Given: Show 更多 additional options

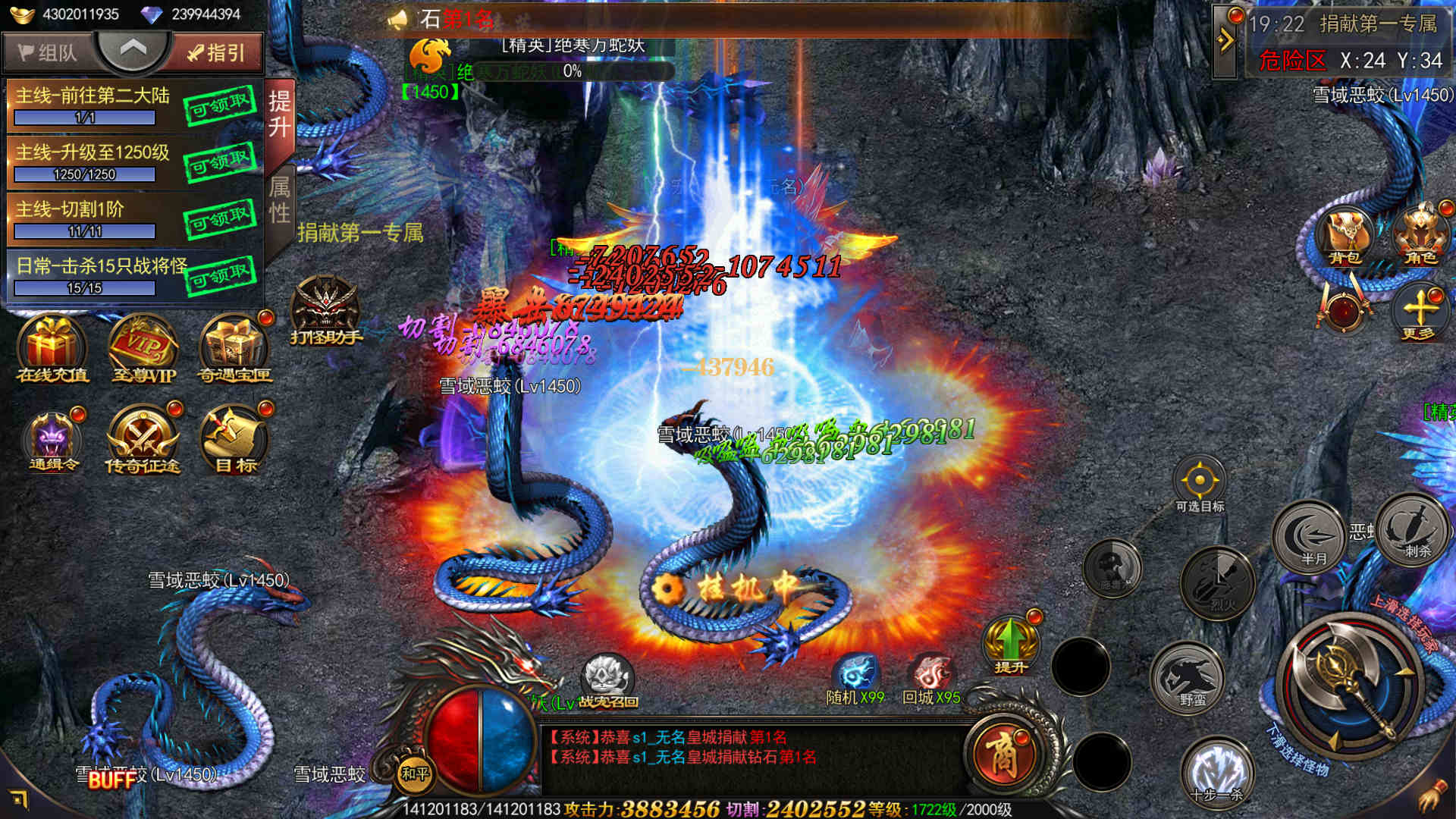Looking at the screenshot, I should coord(1419,312).
